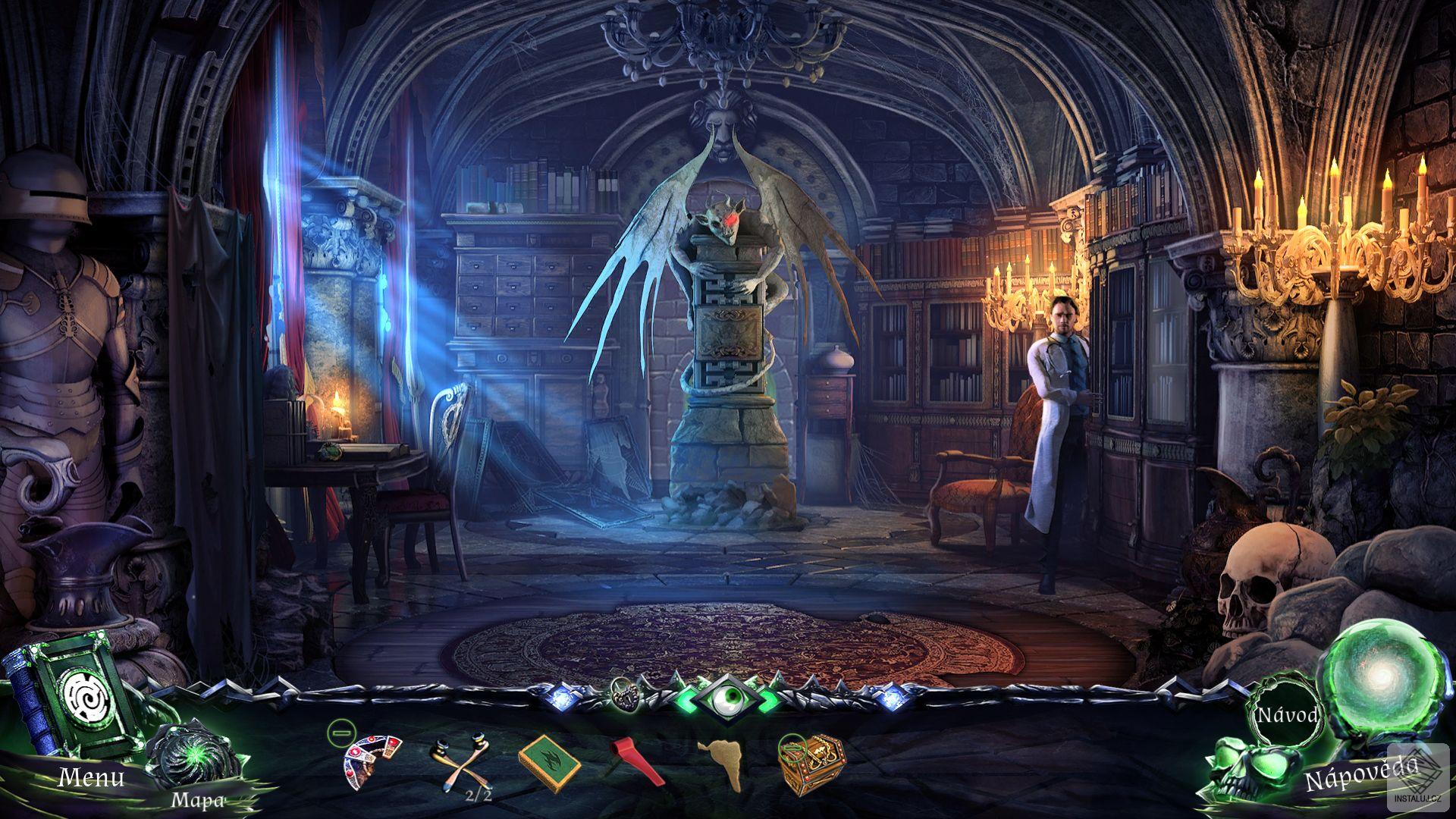Use the Nápověda hint button
Image resolution: width=1456 pixels, height=819 pixels.
[1360, 773]
